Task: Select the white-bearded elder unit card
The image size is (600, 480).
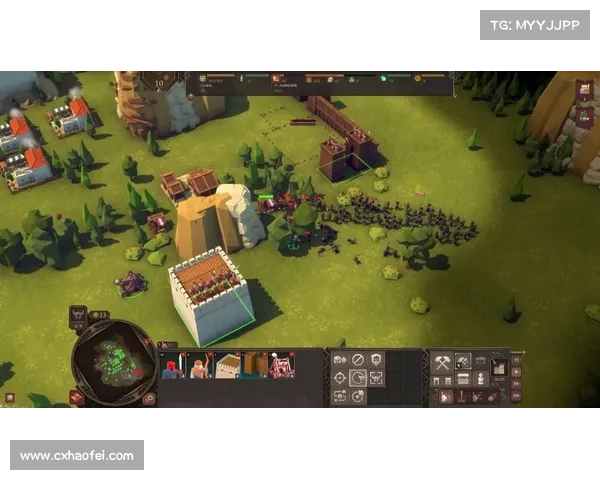Action: click(200, 366)
